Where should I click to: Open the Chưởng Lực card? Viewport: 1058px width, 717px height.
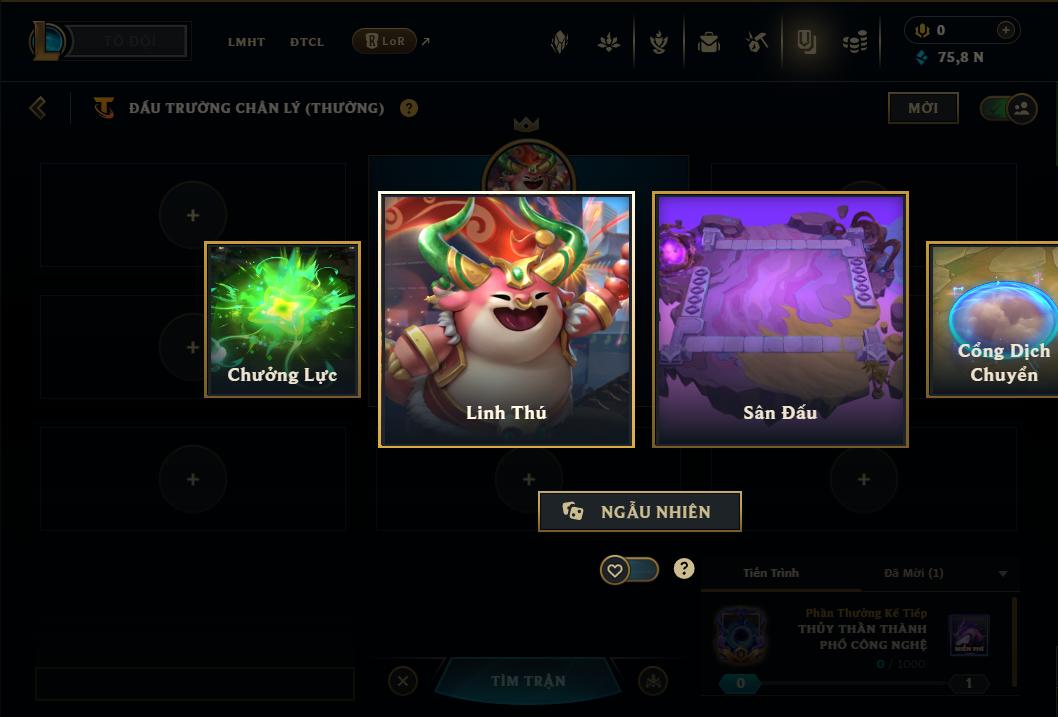pyautogui.click(x=282, y=320)
